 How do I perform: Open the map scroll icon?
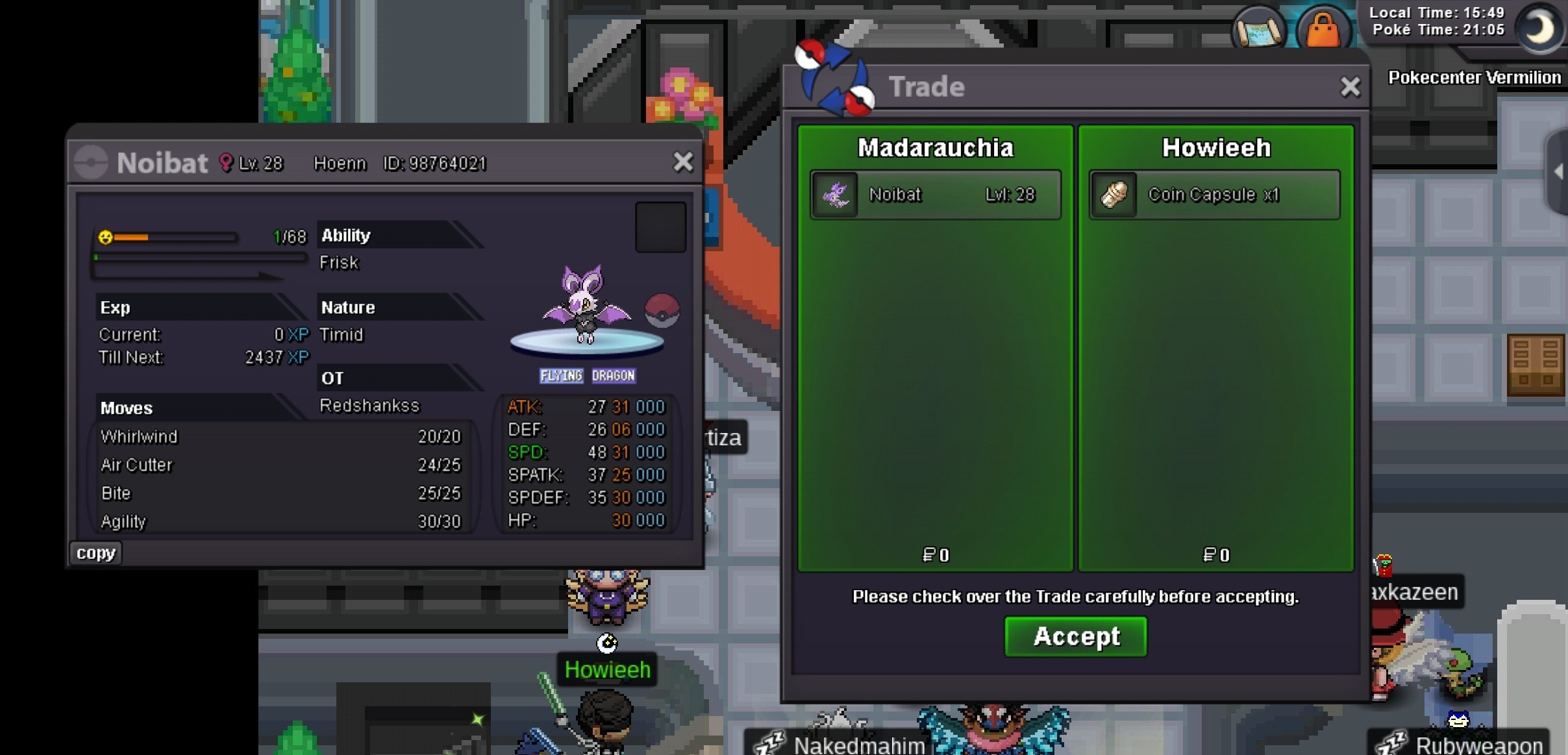[x=1258, y=29]
